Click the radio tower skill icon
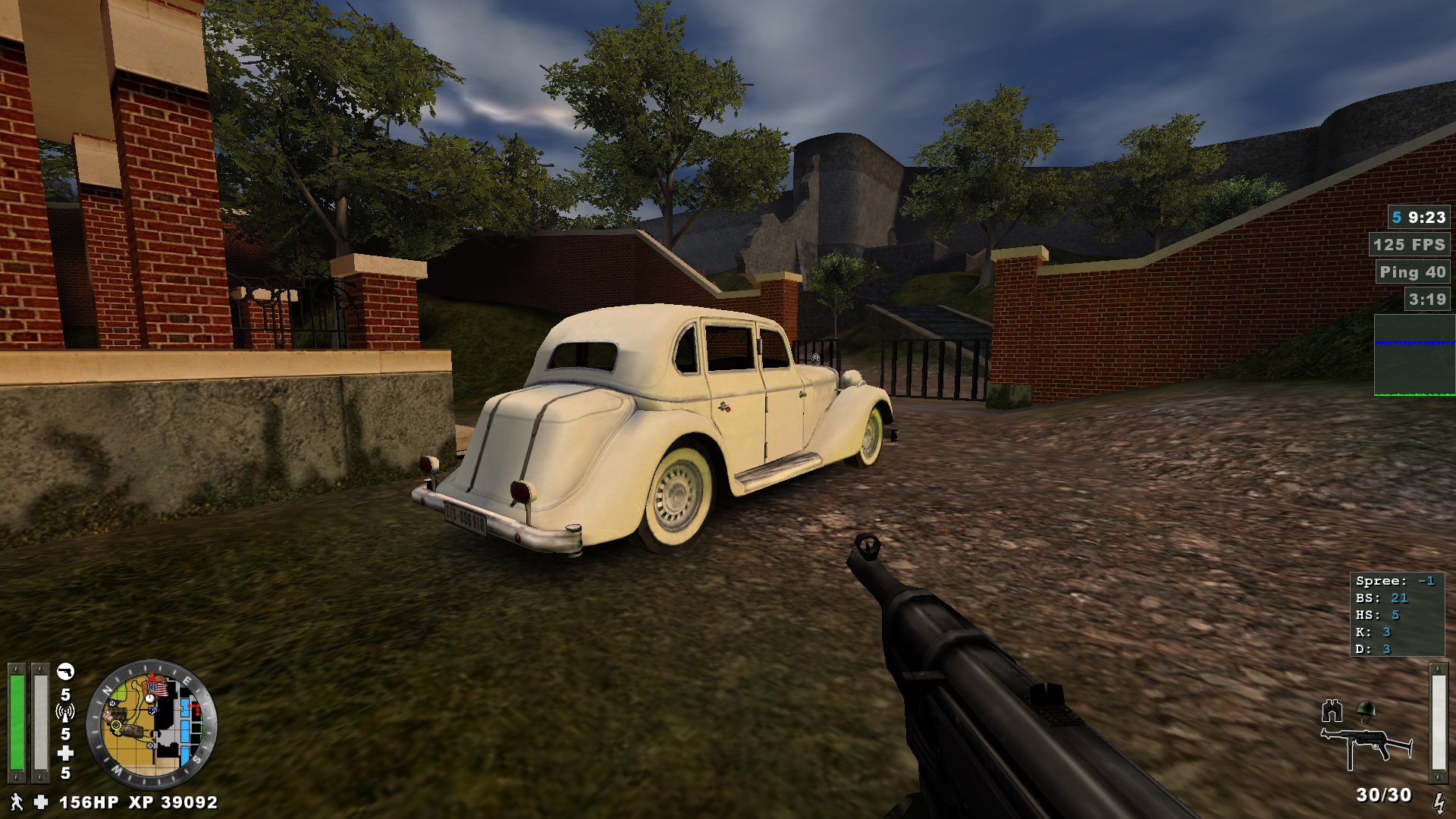 65,713
